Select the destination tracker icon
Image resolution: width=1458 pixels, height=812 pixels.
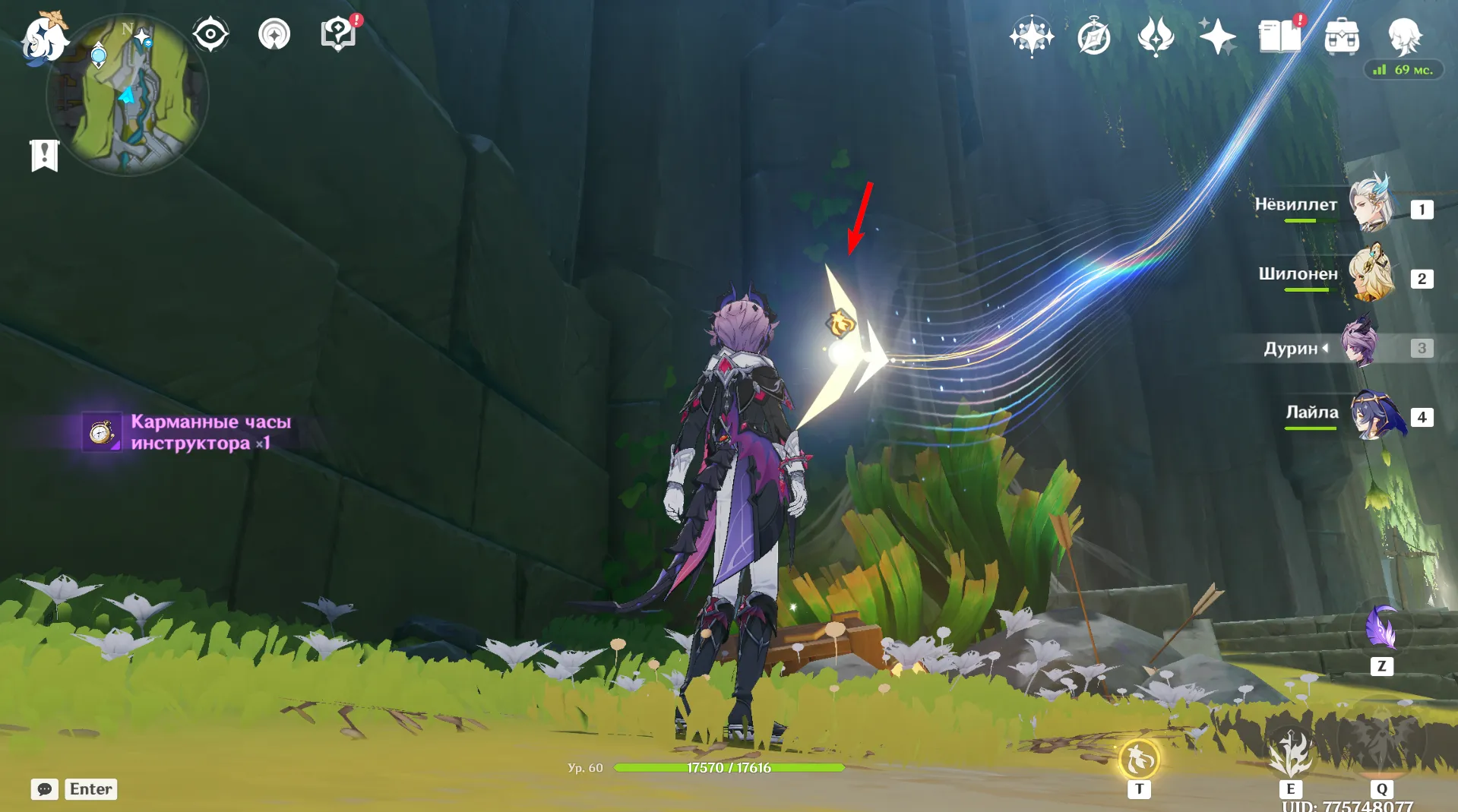[274, 33]
